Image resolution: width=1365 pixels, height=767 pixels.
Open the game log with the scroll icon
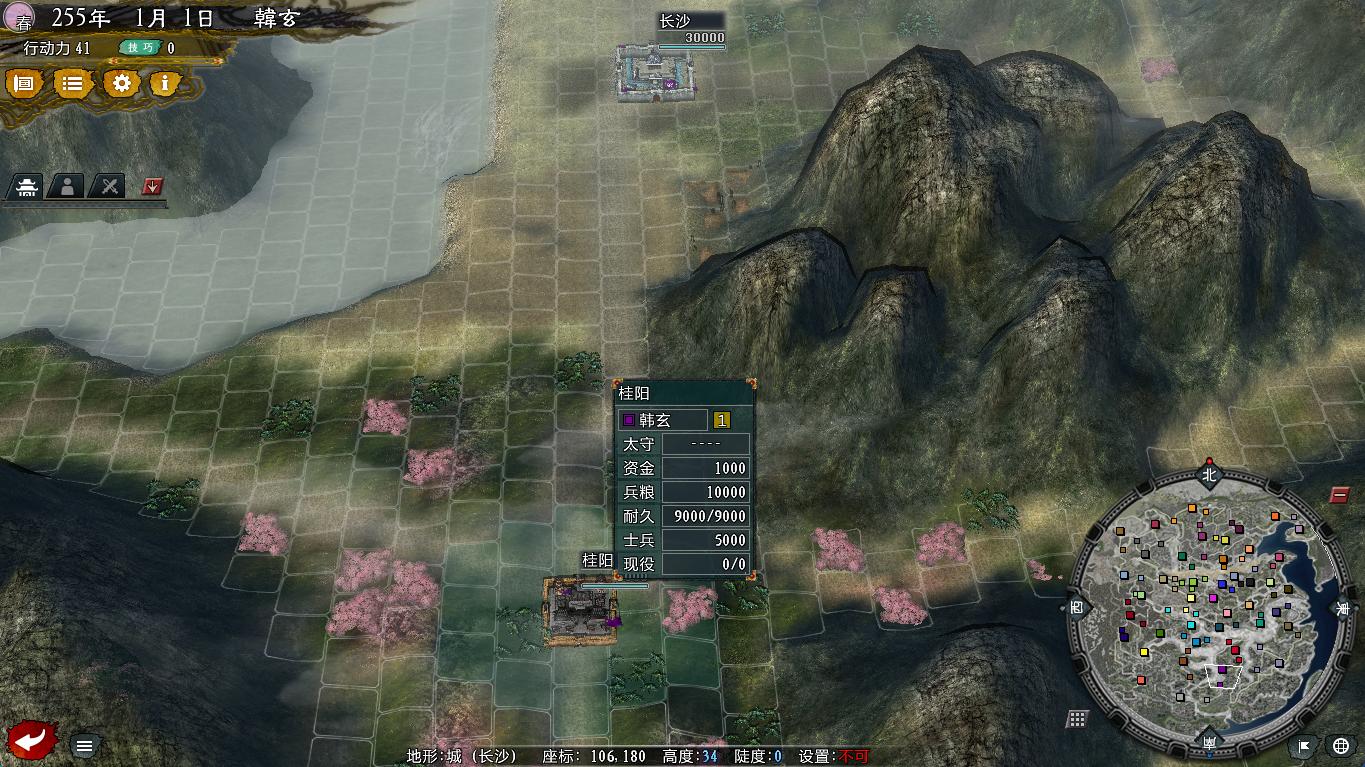(x=24, y=84)
